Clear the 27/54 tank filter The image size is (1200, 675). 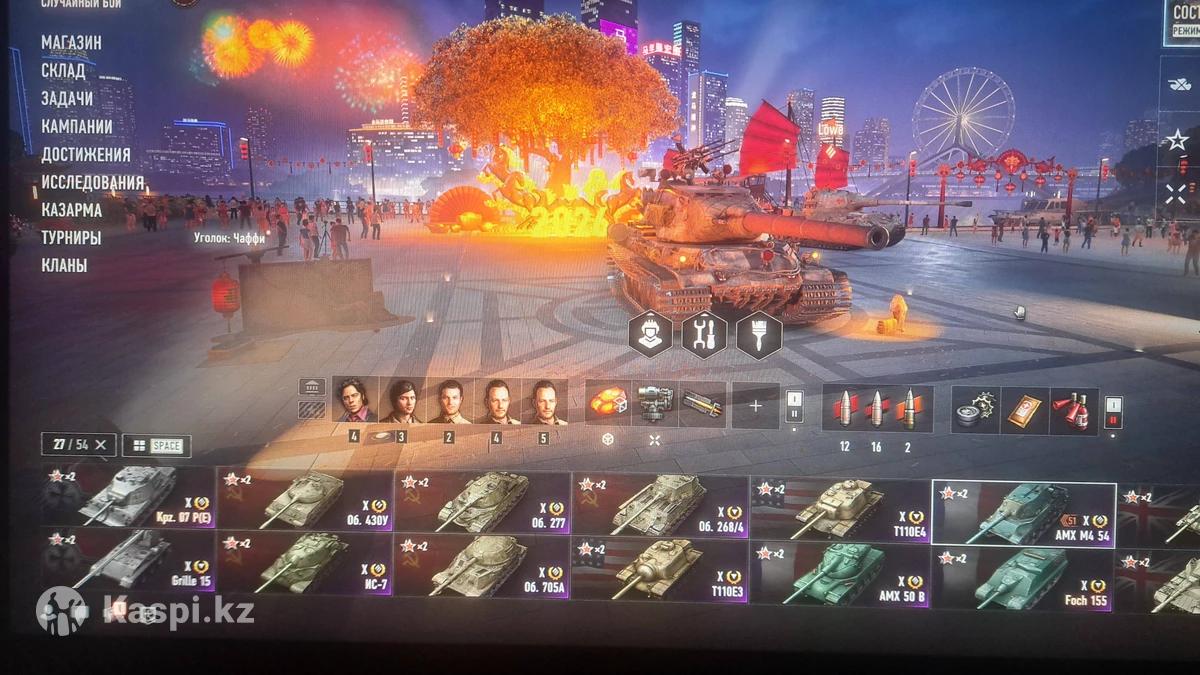[x=104, y=445]
